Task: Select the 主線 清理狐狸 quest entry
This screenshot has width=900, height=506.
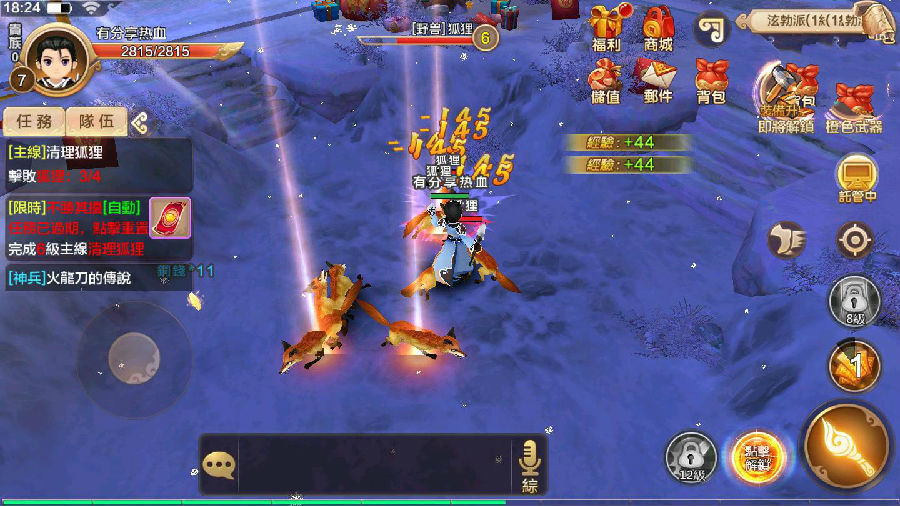Action: pyautogui.click(x=95, y=164)
